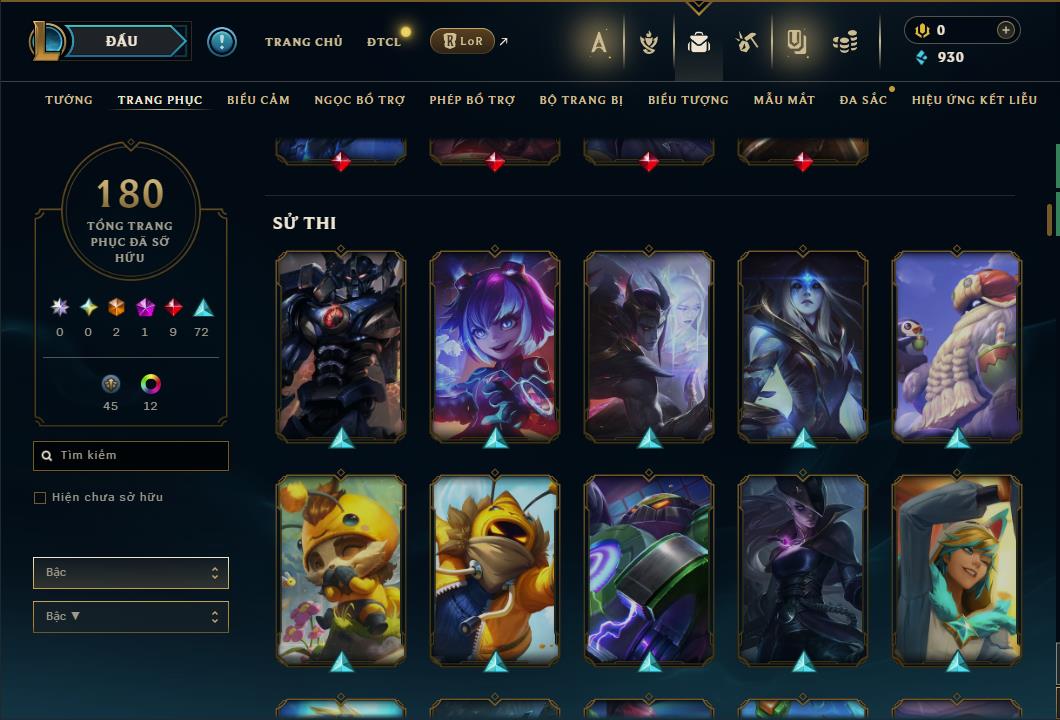The image size is (1060, 720).
Task: Add currency with the plus button
Action: [x=1005, y=30]
